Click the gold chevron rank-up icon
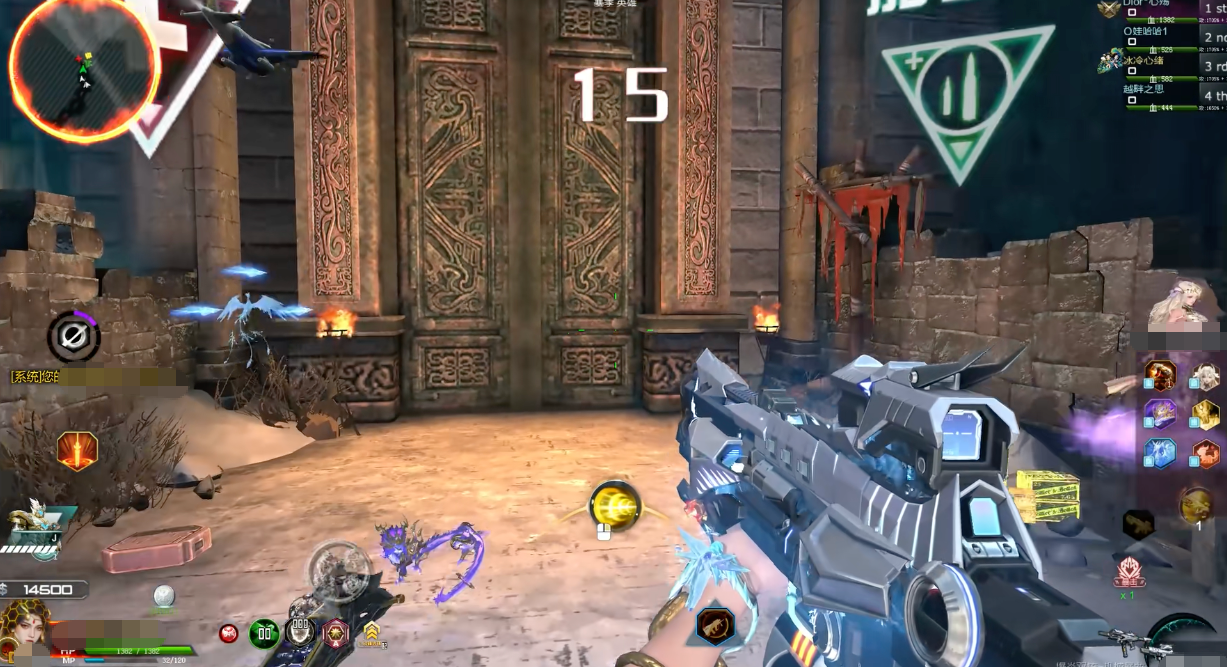The width and height of the screenshot is (1228, 668). [x=372, y=632]
